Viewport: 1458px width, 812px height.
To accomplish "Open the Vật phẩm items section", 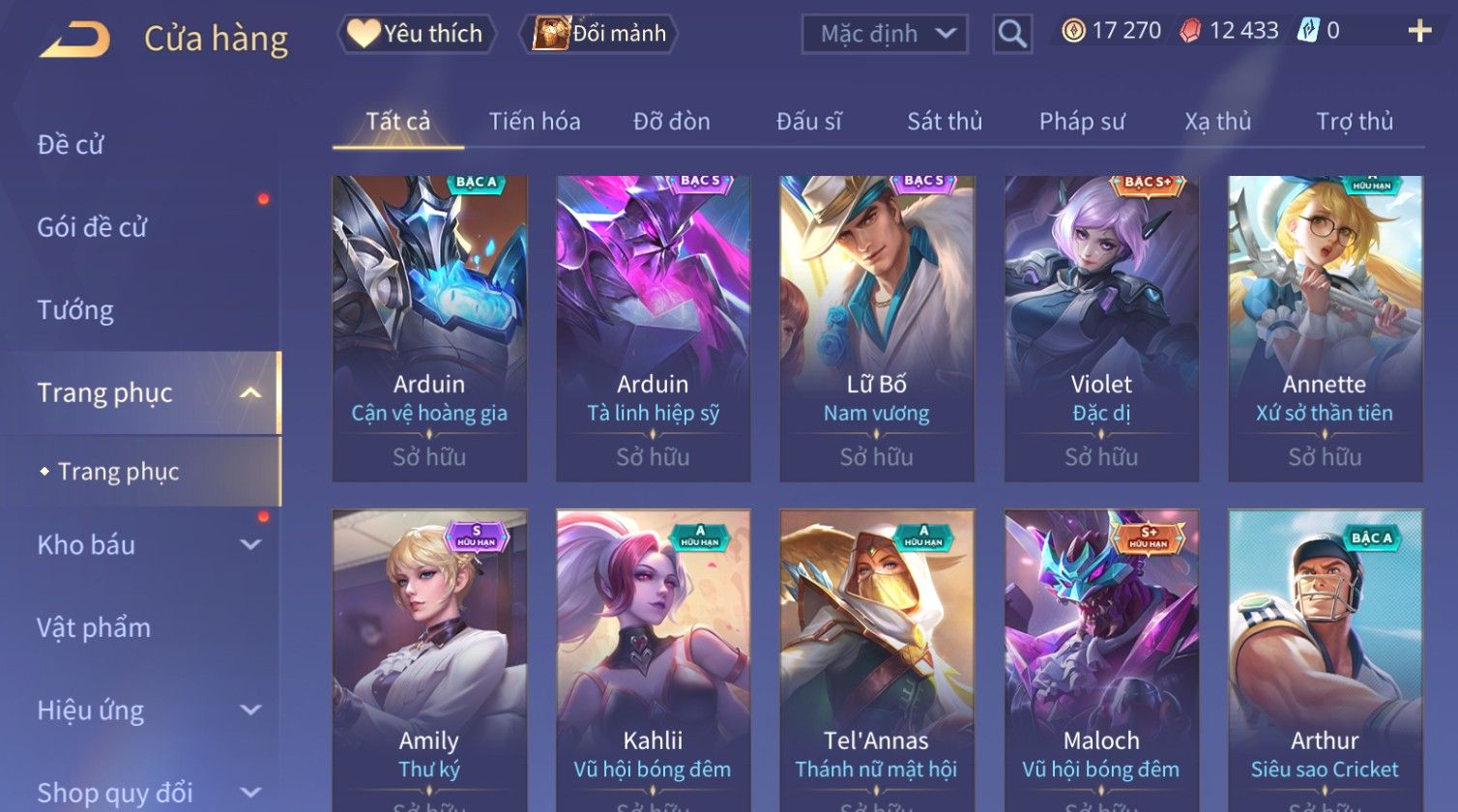I will [94, 628].
